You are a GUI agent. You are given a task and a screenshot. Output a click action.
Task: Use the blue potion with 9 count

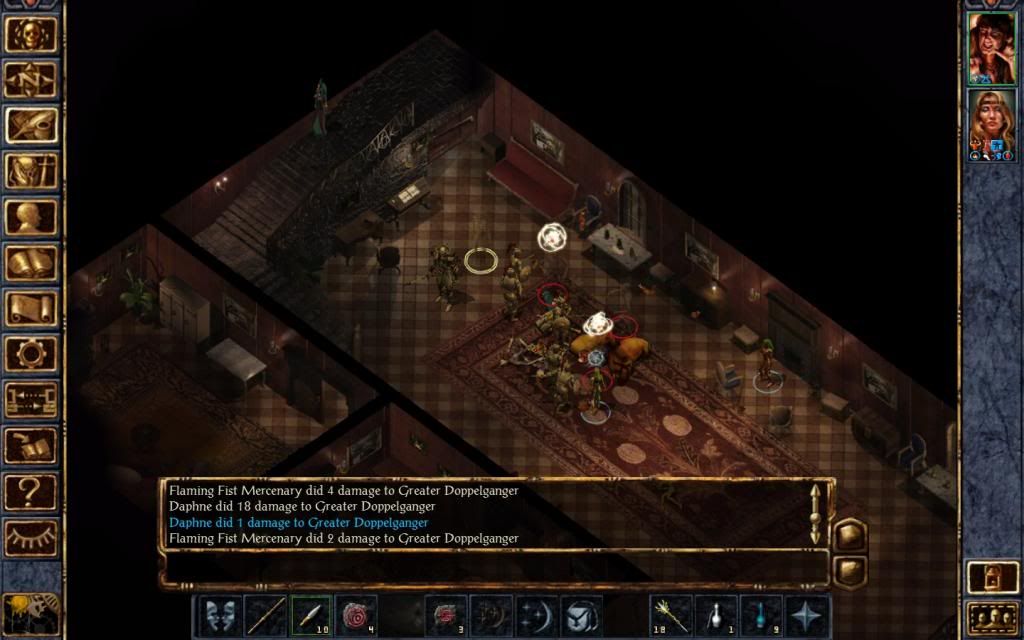760,614
